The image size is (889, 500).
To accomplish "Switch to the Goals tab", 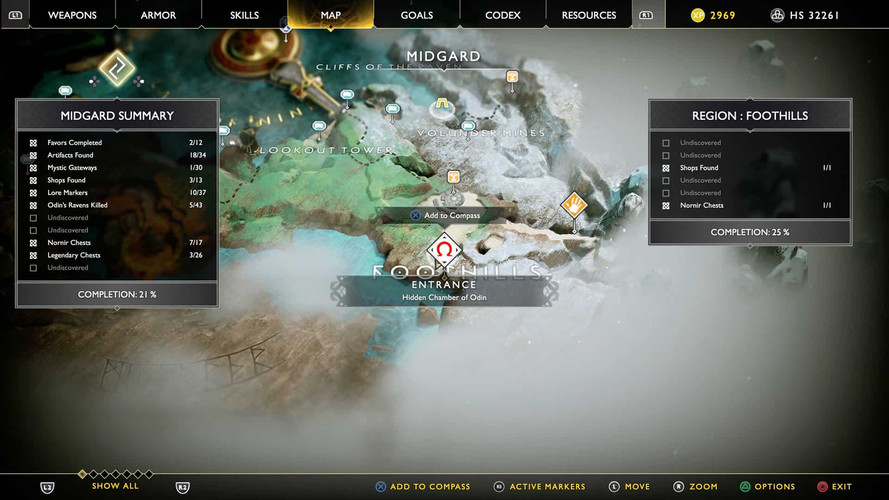I will (x=416, y=15).
